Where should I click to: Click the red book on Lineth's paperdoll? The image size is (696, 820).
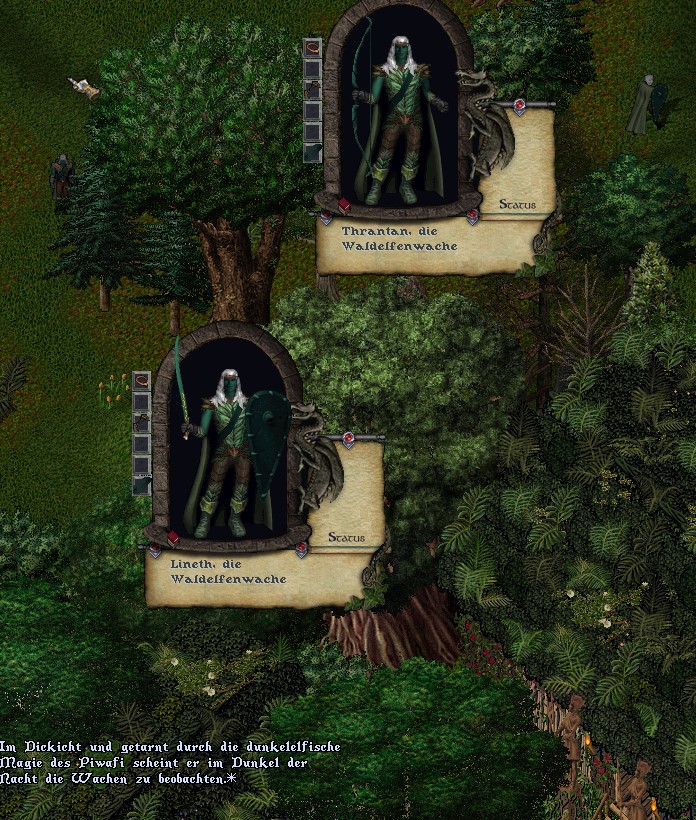[173, 538]
